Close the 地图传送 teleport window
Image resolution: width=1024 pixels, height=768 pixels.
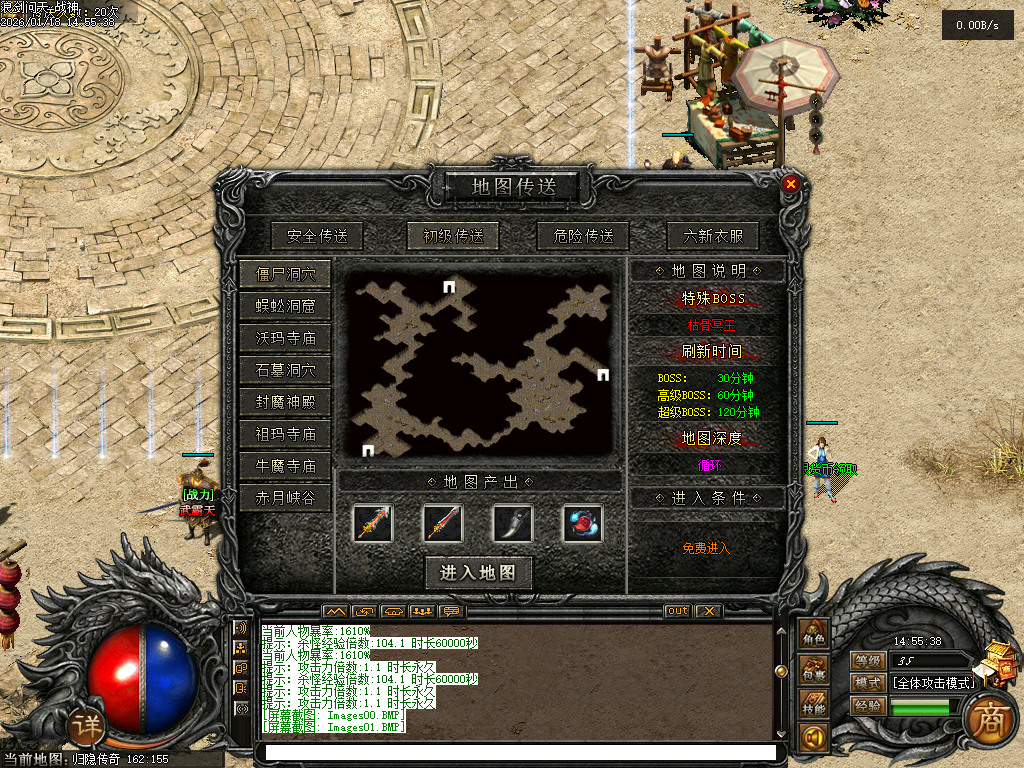(790, 184)
